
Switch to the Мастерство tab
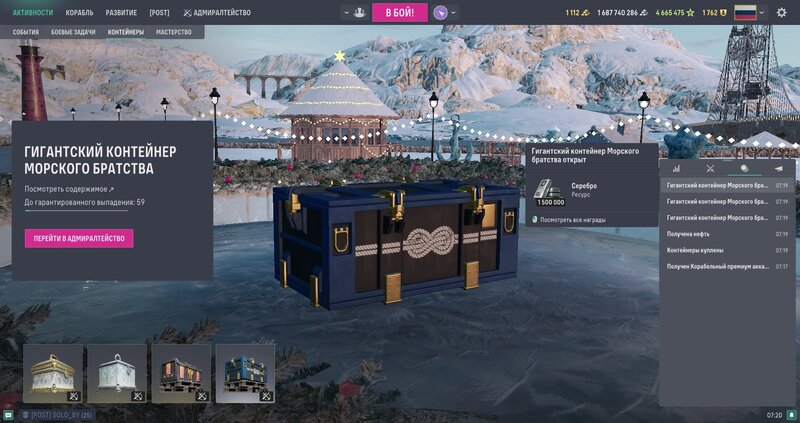click(x=173, y=32)
